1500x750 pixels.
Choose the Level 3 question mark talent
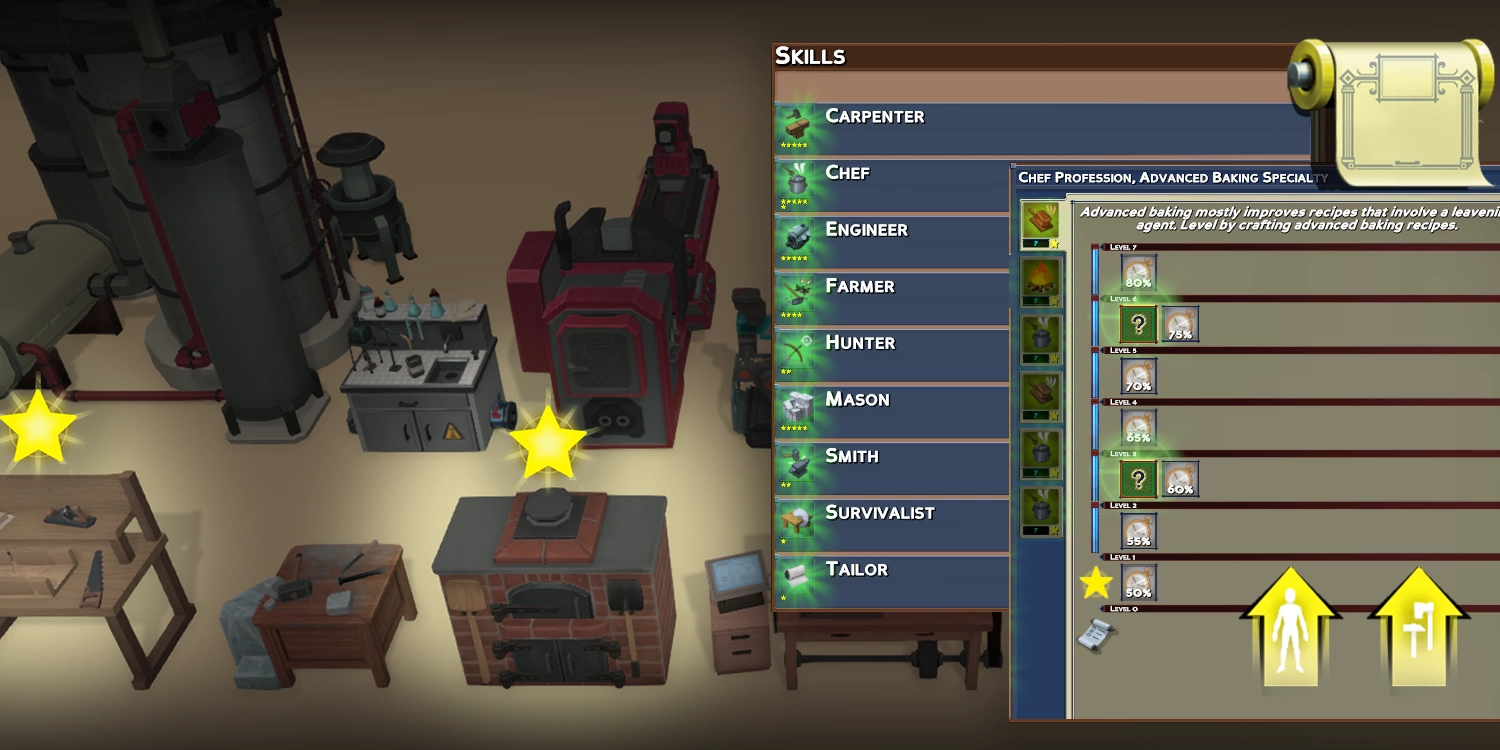1138,479
